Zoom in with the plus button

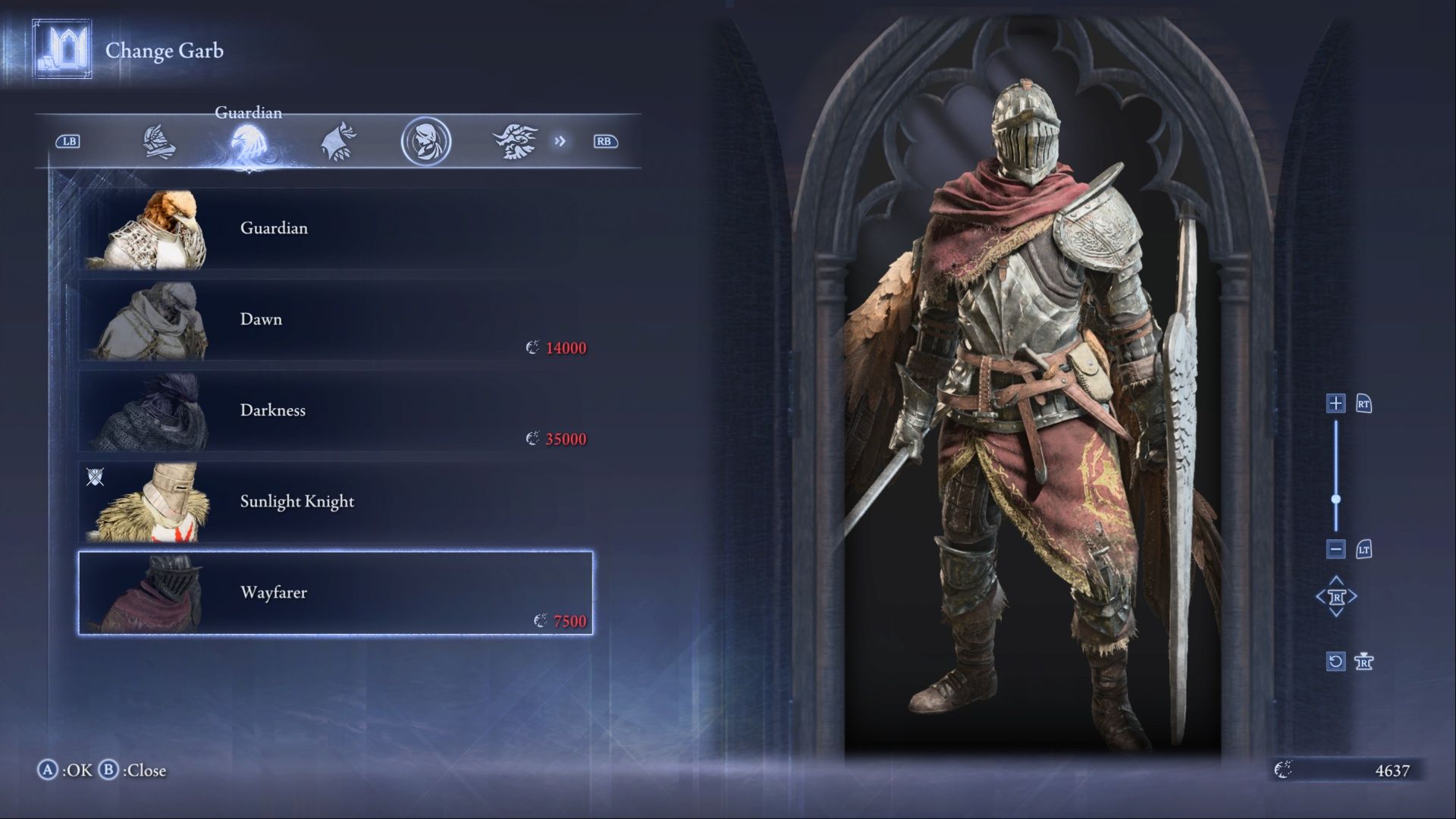(x=1335, y=403)
